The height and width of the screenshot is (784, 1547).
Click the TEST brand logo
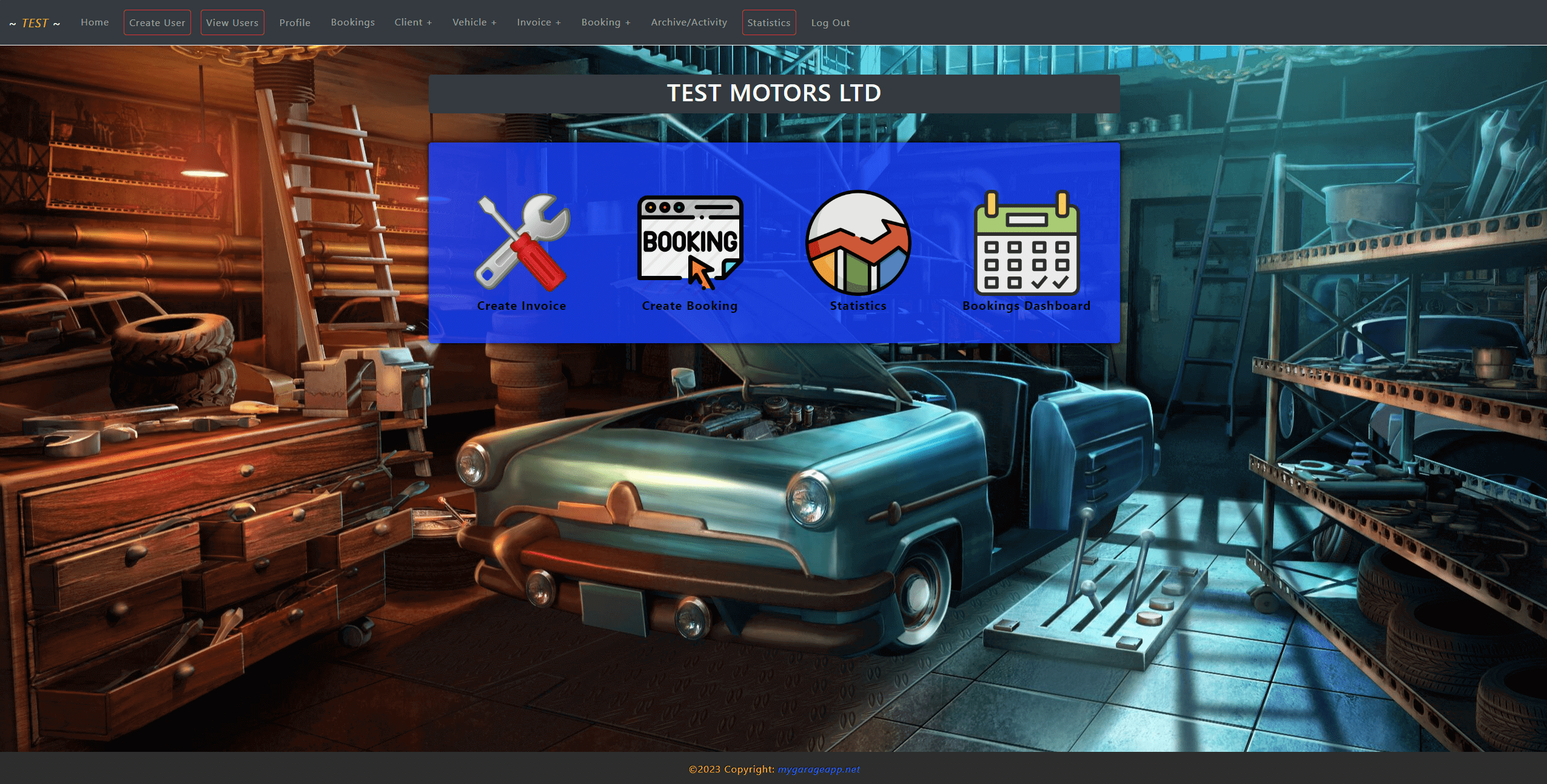pyautogui.click(x=35, y=23)
